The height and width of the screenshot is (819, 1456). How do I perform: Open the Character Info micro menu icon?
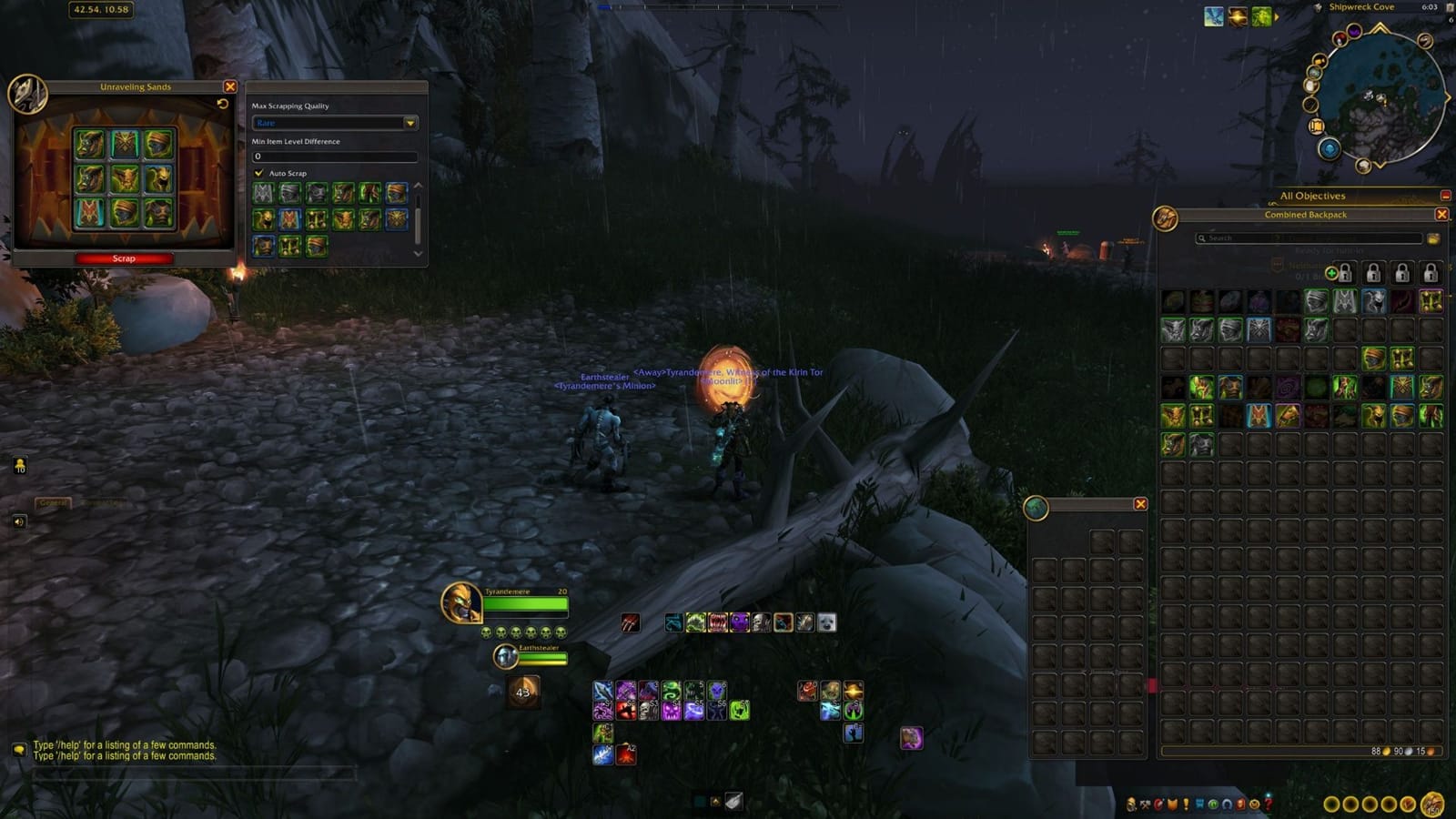click(1131, 804)
